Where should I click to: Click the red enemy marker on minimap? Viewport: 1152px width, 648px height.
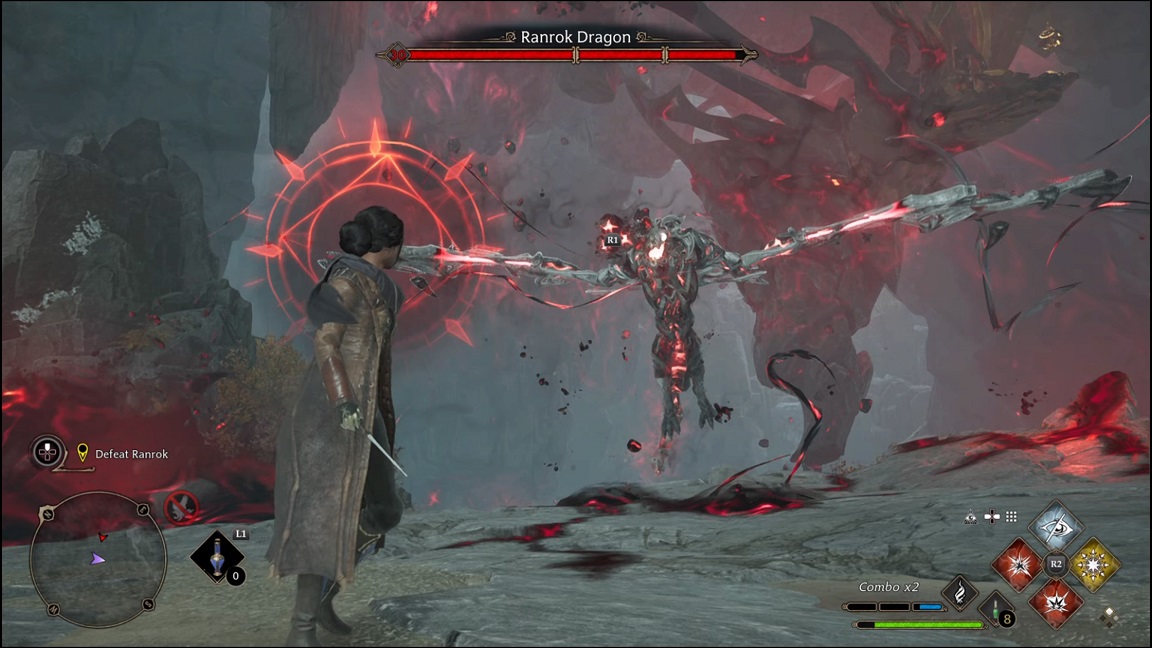pyautogui.click(x=102, y=537)
